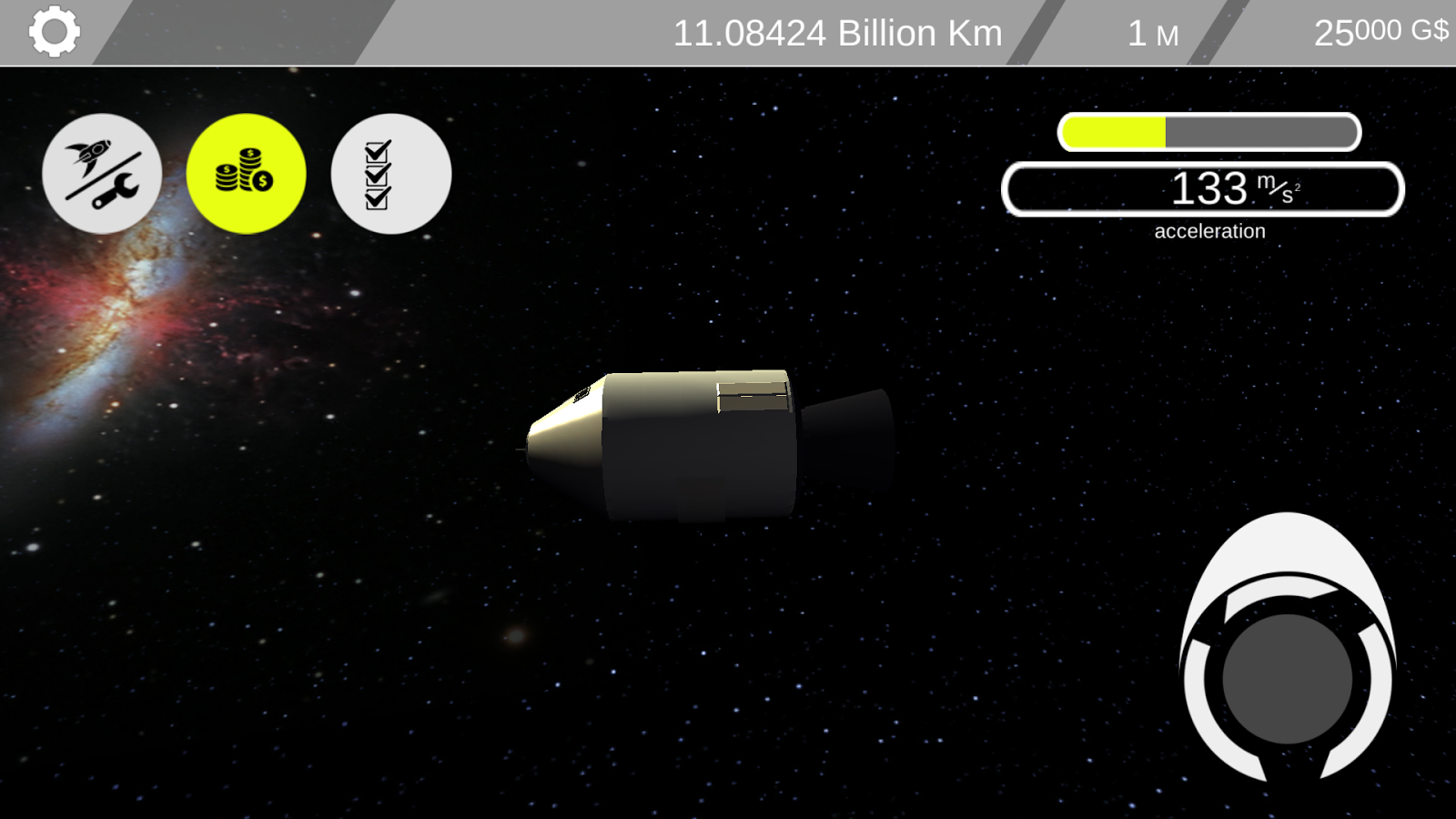This screenshot has height=819, width=1456.
Task: Select the yellow coins earnings icon
Action: point(246,174)
